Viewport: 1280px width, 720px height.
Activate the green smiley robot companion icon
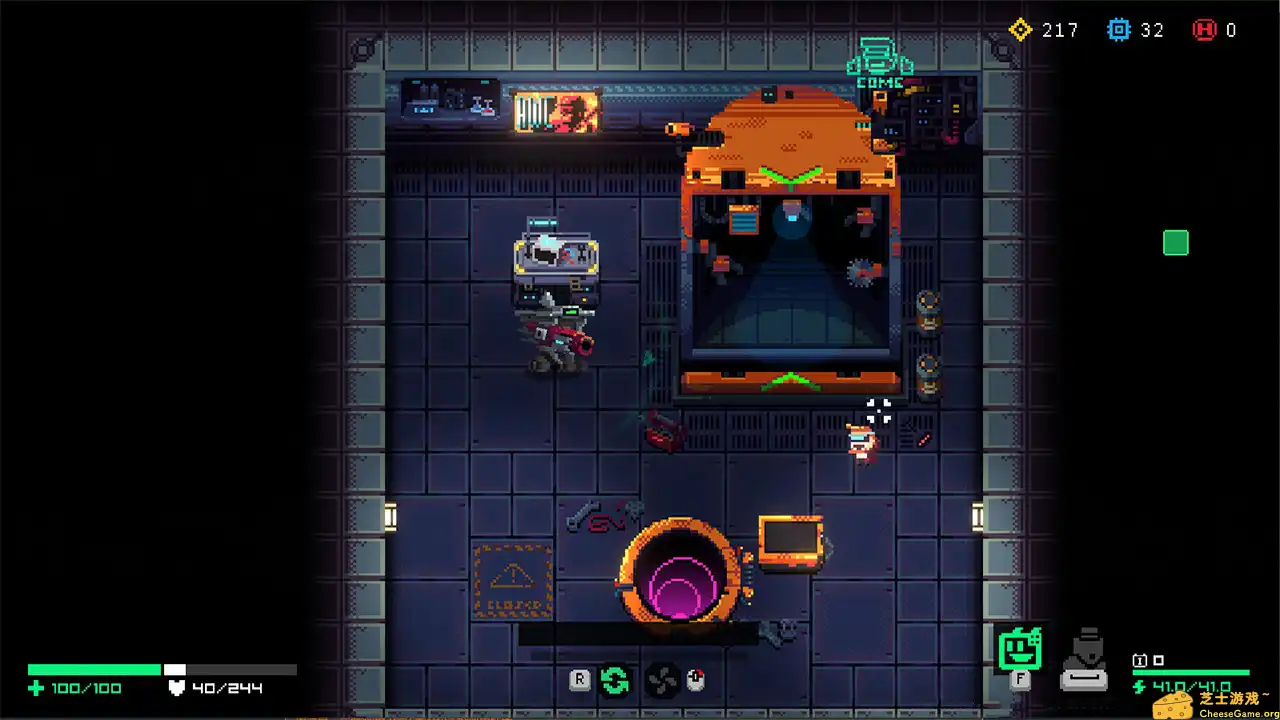[x=1020, y=649]
